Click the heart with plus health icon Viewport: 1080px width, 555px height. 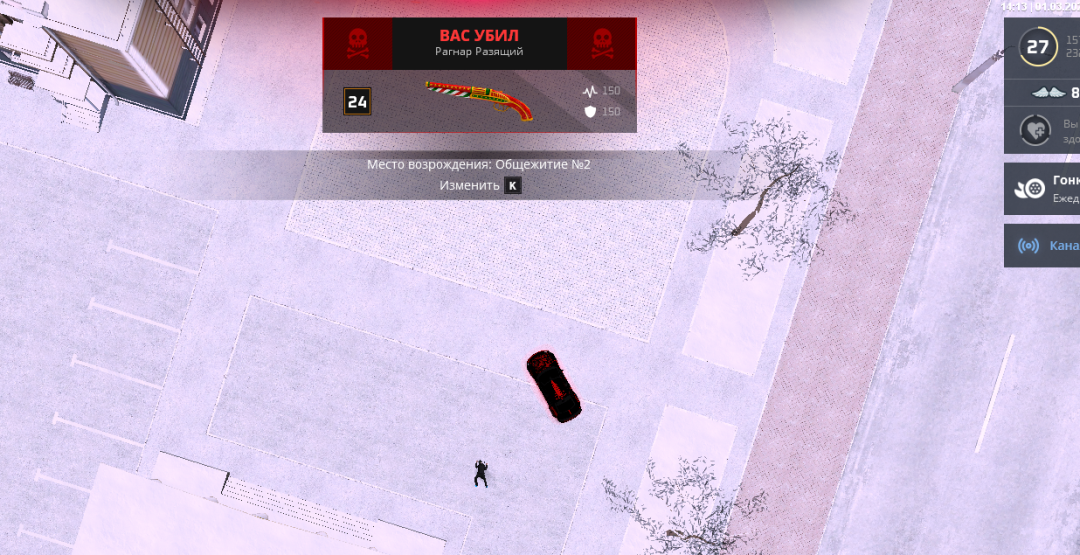[x=1035, y=131]
